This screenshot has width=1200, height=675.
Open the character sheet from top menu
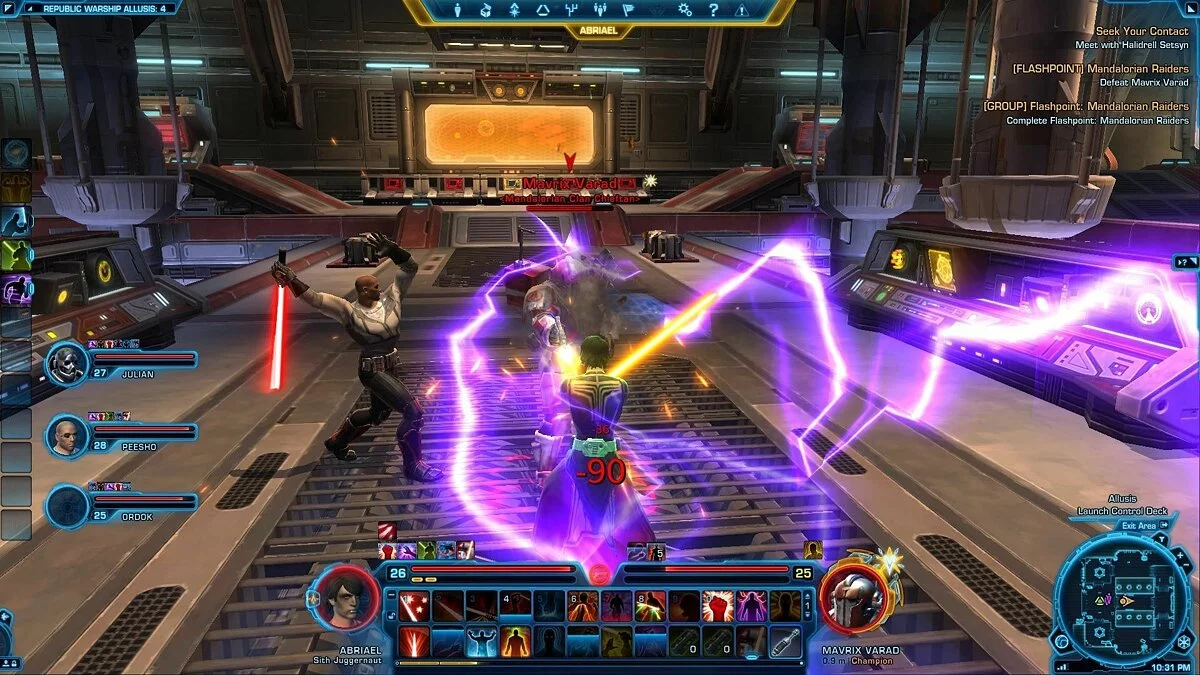coord(457,9)
